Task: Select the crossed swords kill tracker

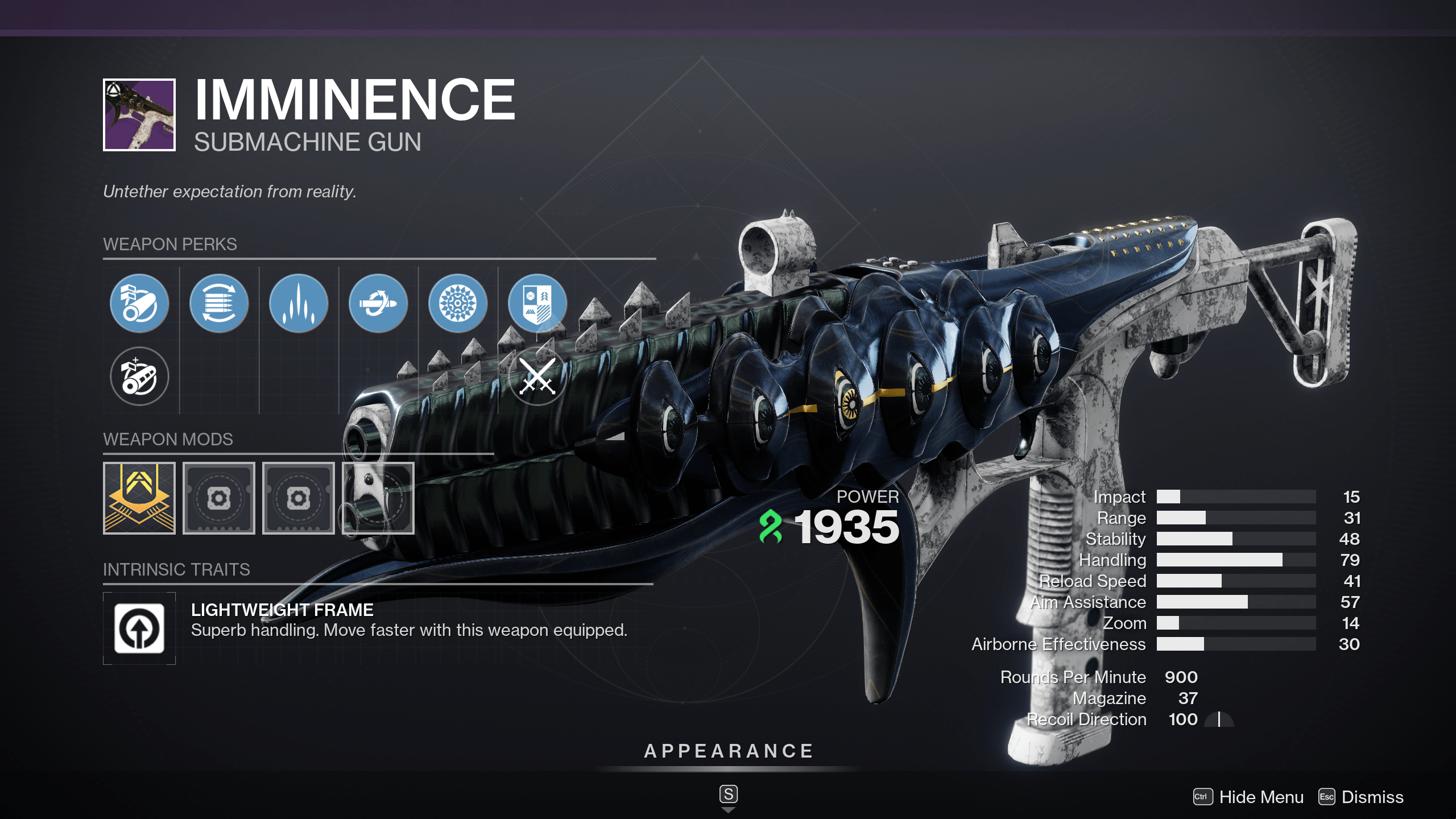Action: pos(537,376)
